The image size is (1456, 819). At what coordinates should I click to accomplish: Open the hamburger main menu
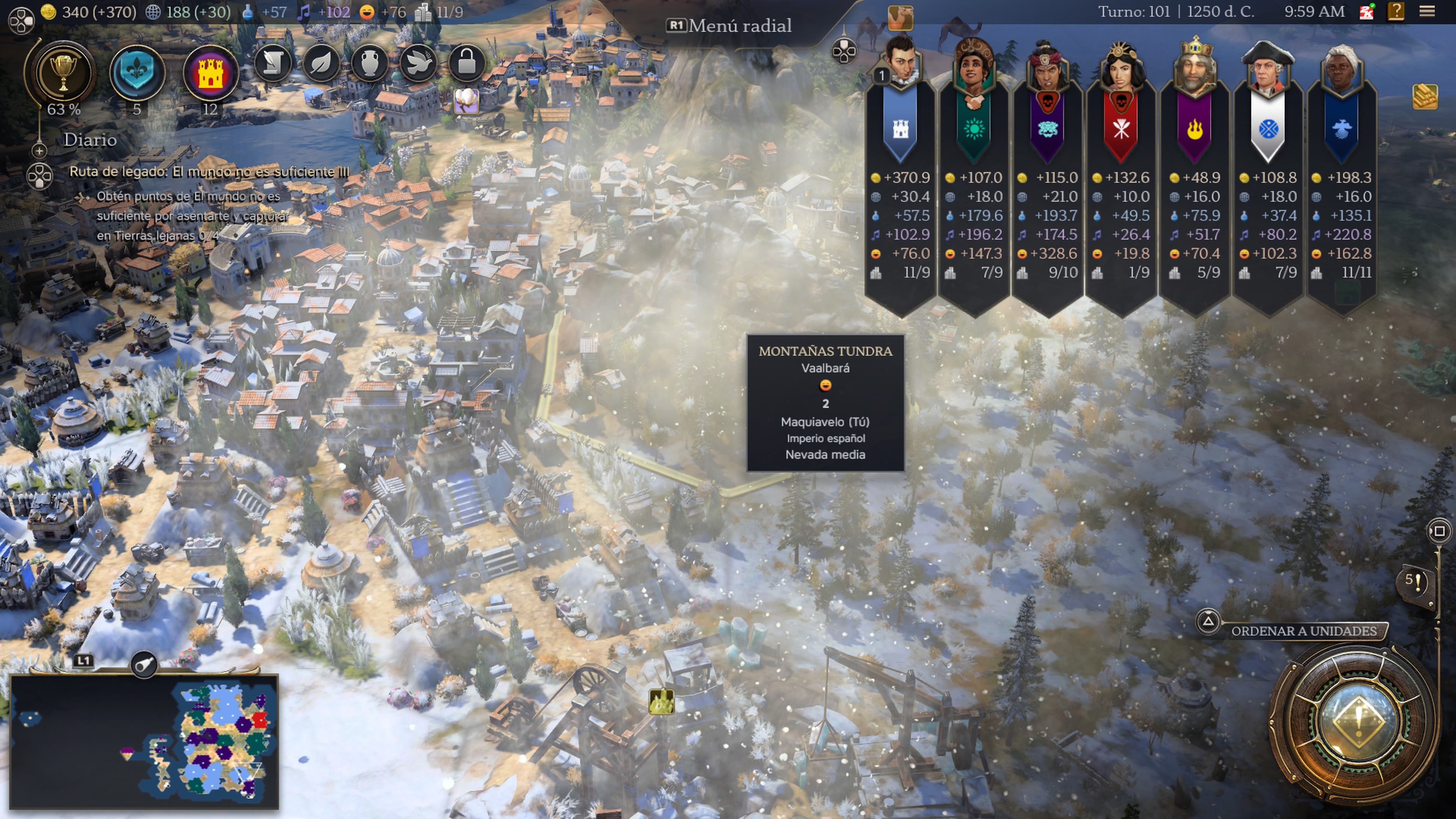1427,11
